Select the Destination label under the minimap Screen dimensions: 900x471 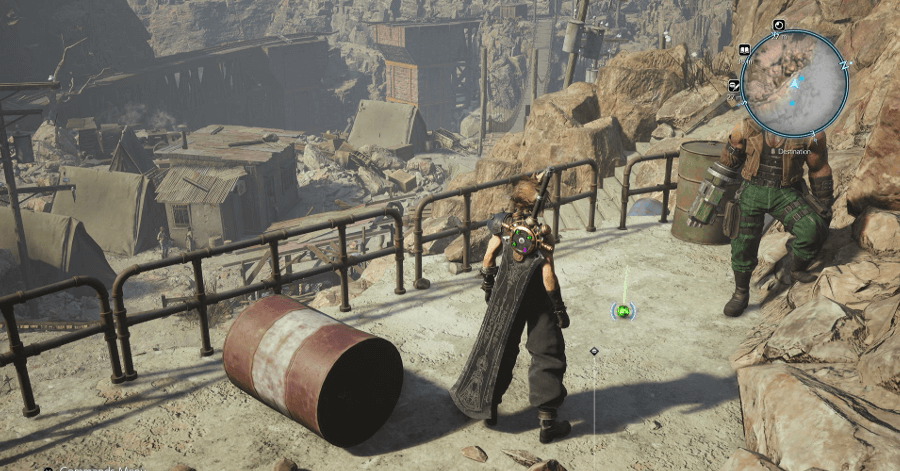(x=790, y=152)
